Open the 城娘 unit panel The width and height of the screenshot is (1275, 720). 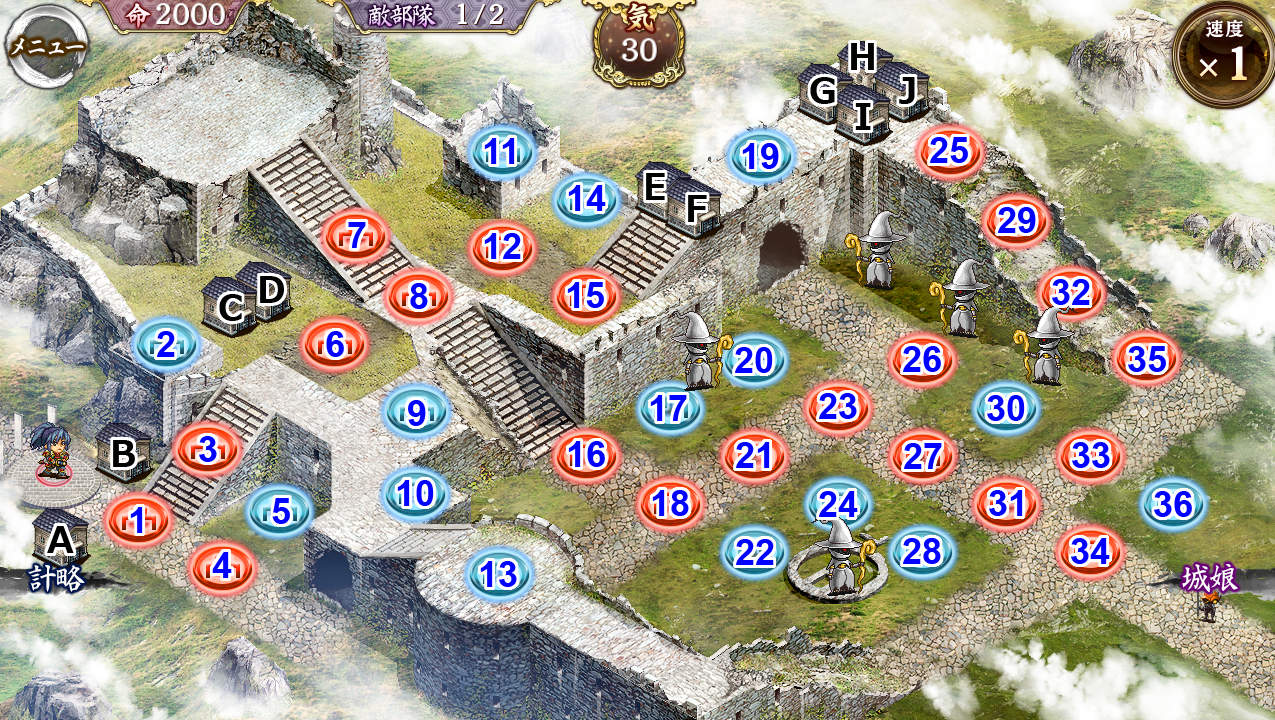[x=1210, y=579]
